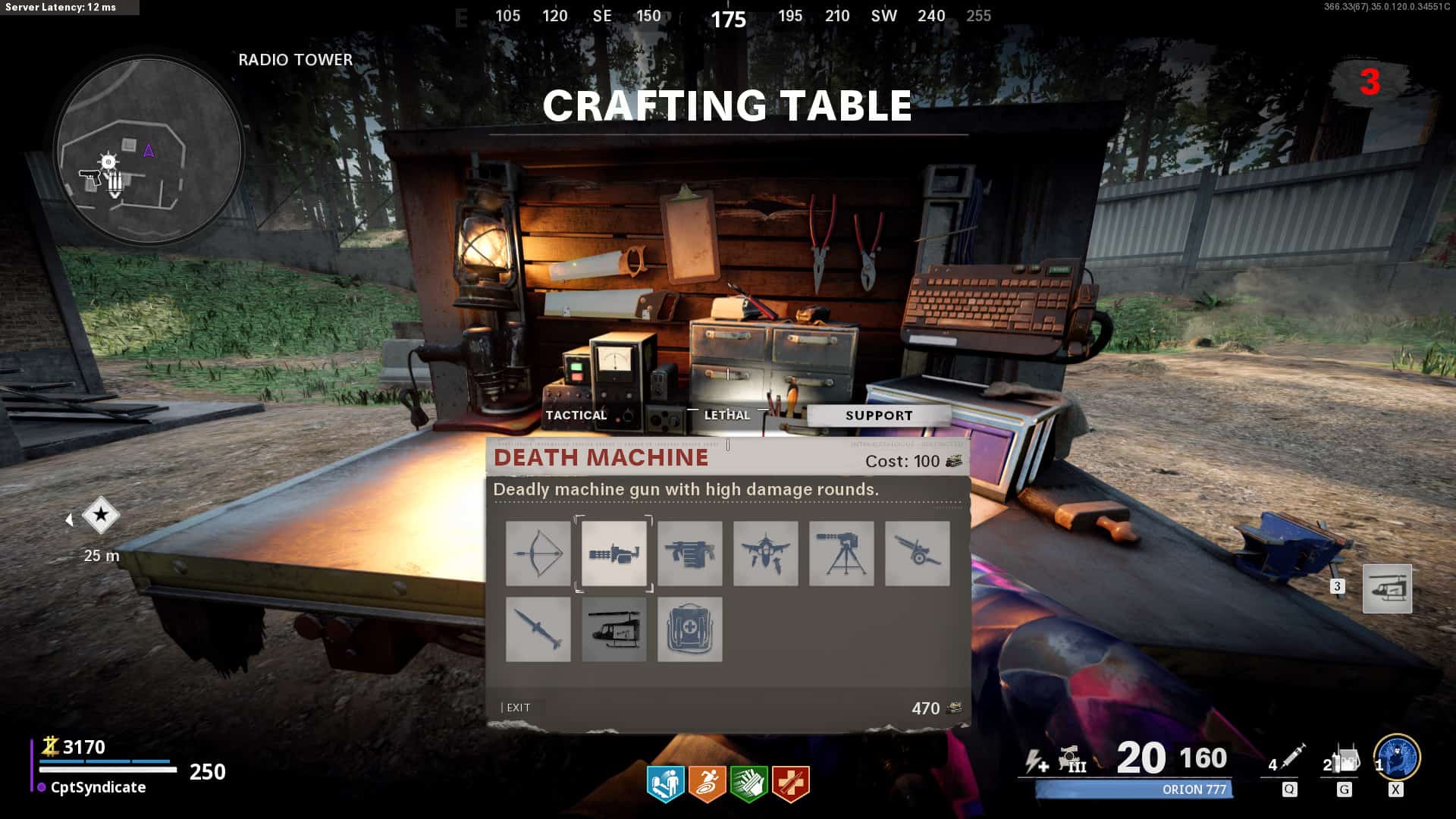
Task: Pick the fighter jet airstrike icon
Action: (x=766, y=554)
